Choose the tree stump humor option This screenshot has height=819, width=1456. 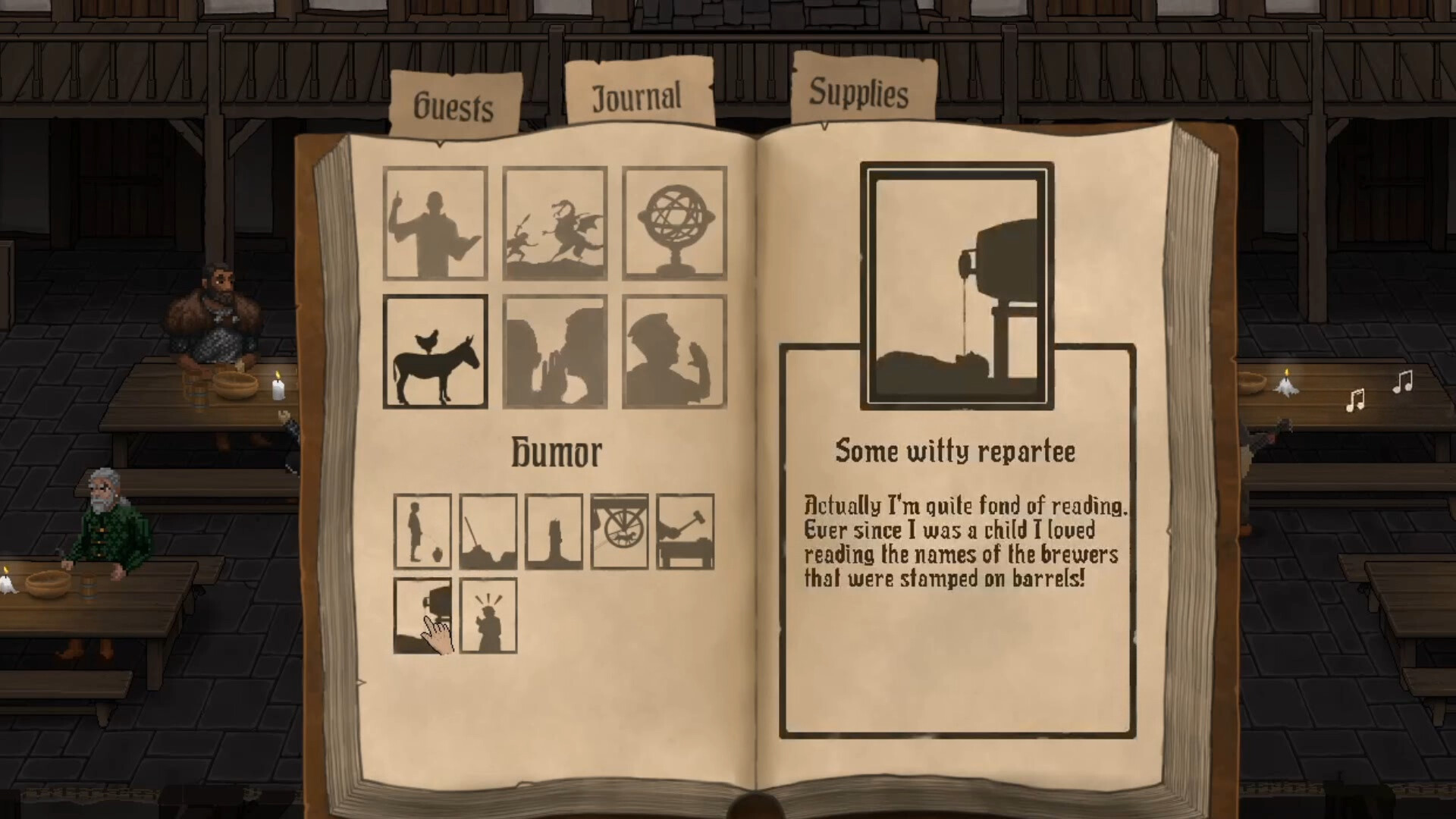554,531
